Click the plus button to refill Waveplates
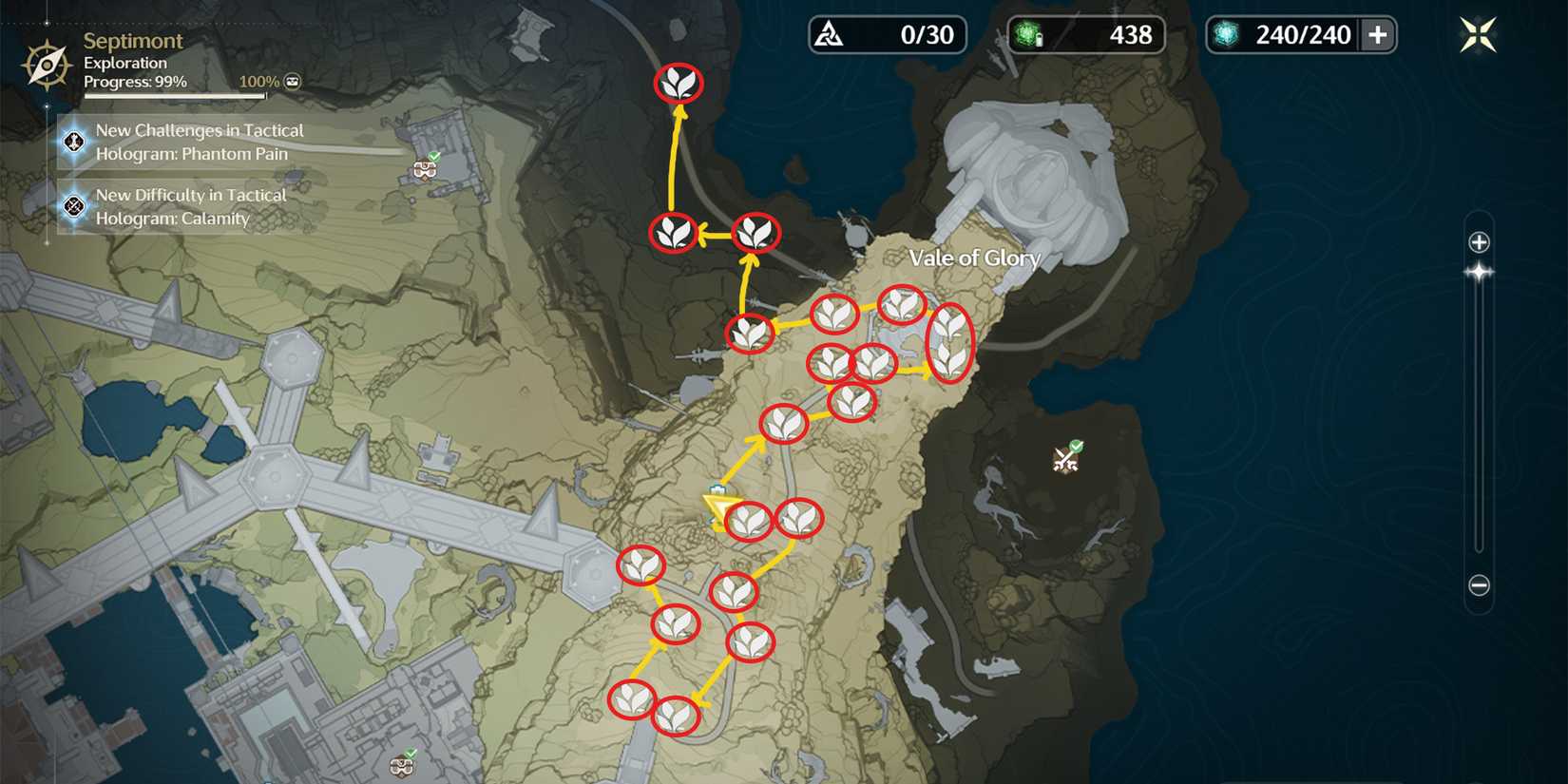 click(1380, 34)
